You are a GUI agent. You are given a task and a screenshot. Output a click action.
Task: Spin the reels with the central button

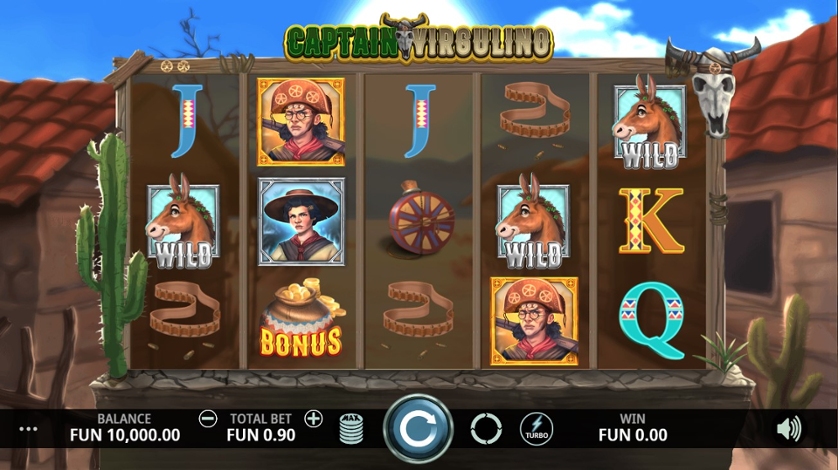pyautogui.click(x=414, y=429)
